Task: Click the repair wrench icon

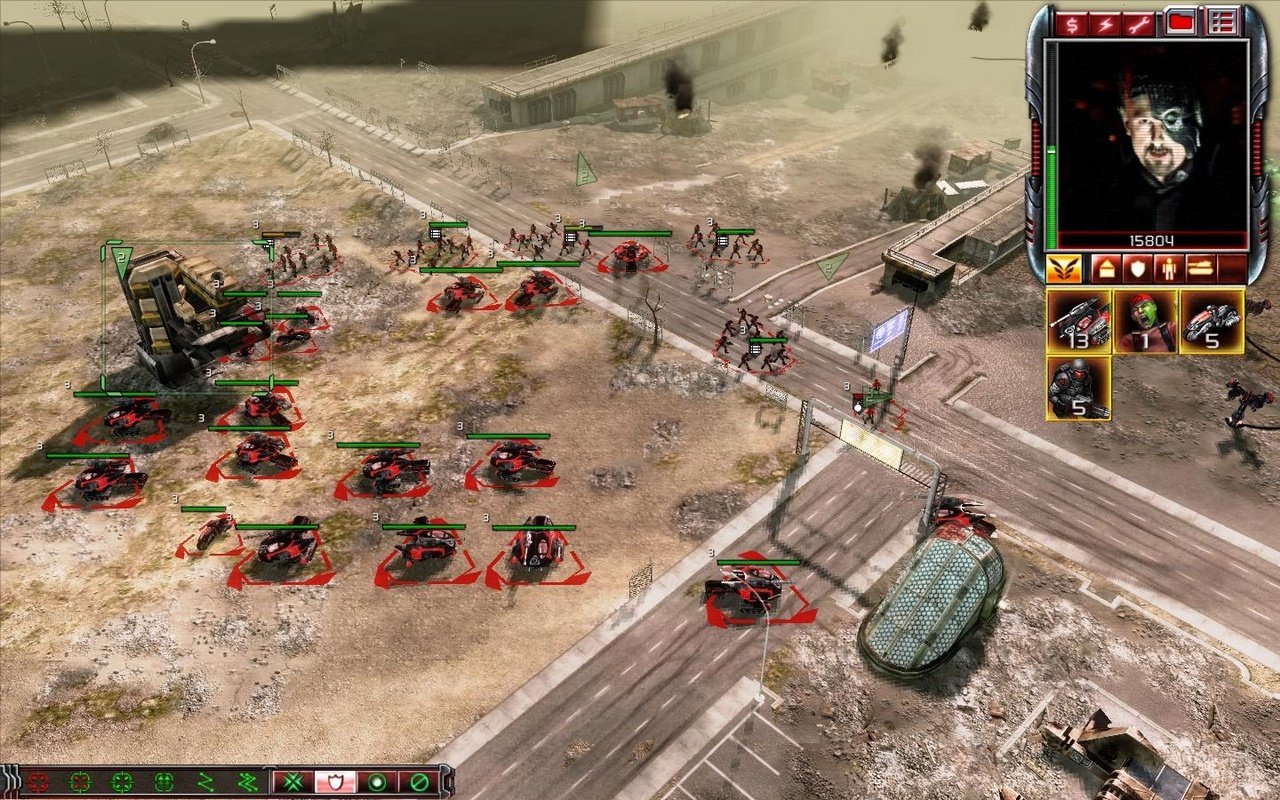Action: (1136, 24)
